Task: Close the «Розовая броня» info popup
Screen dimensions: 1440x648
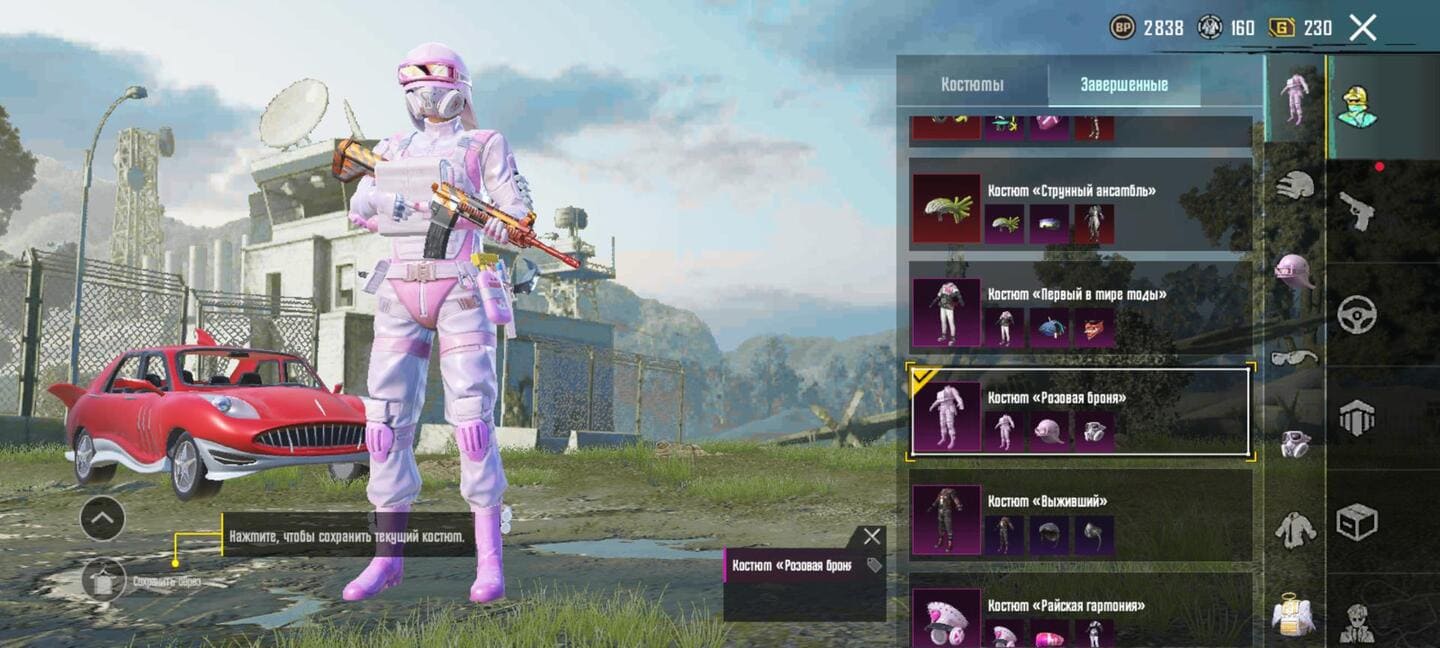Action: pyautogui.click(x=872, y=537)
